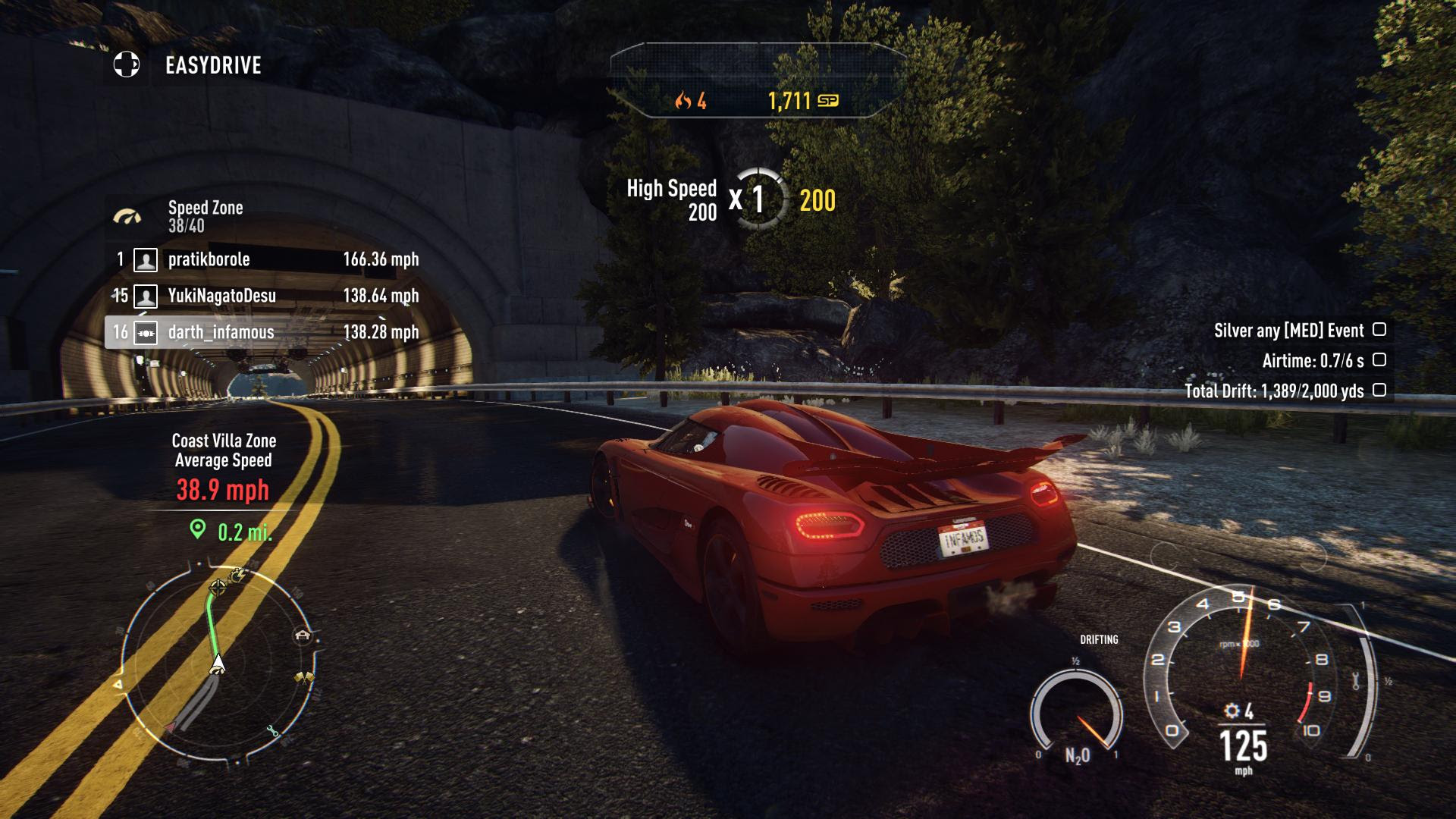This screenshot has height=819, width=1456.
Task: Select pratikborole's leaderboard row
Action: (265, 259)
